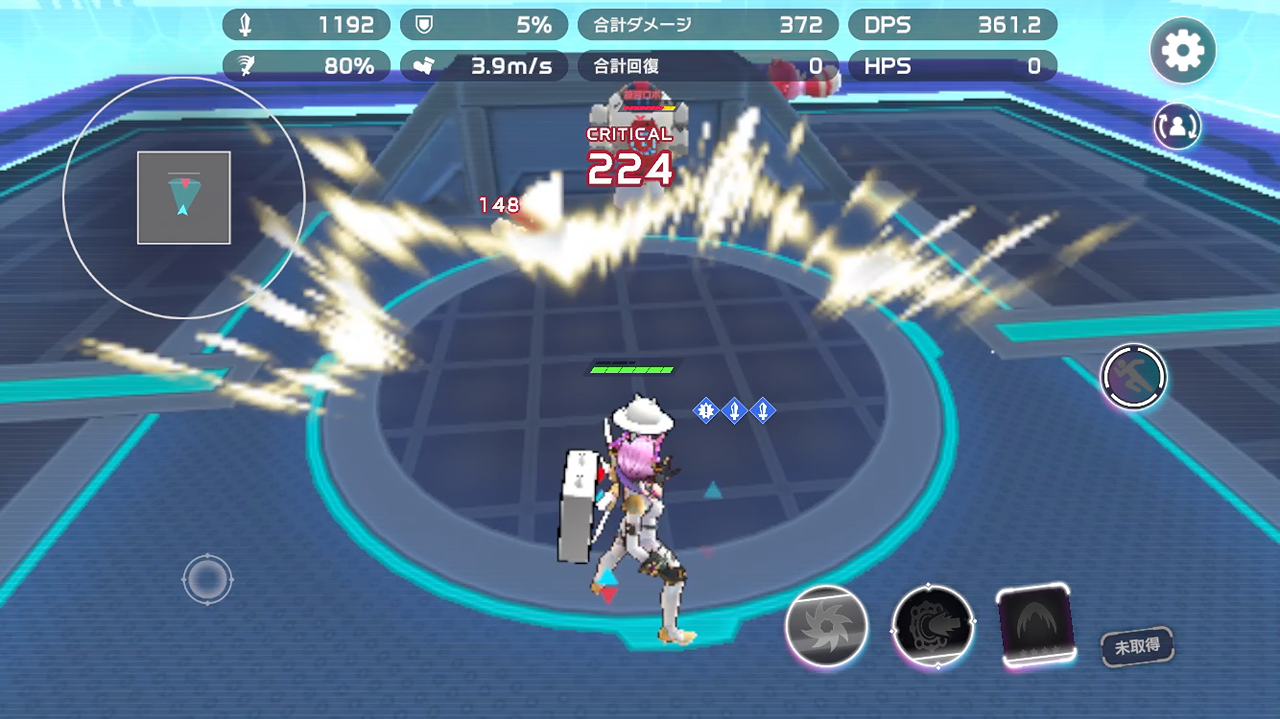The width and height of the screenshot is (1280, 719).
Task: Open the gear settings menu
Action: tap(1183, 49)
